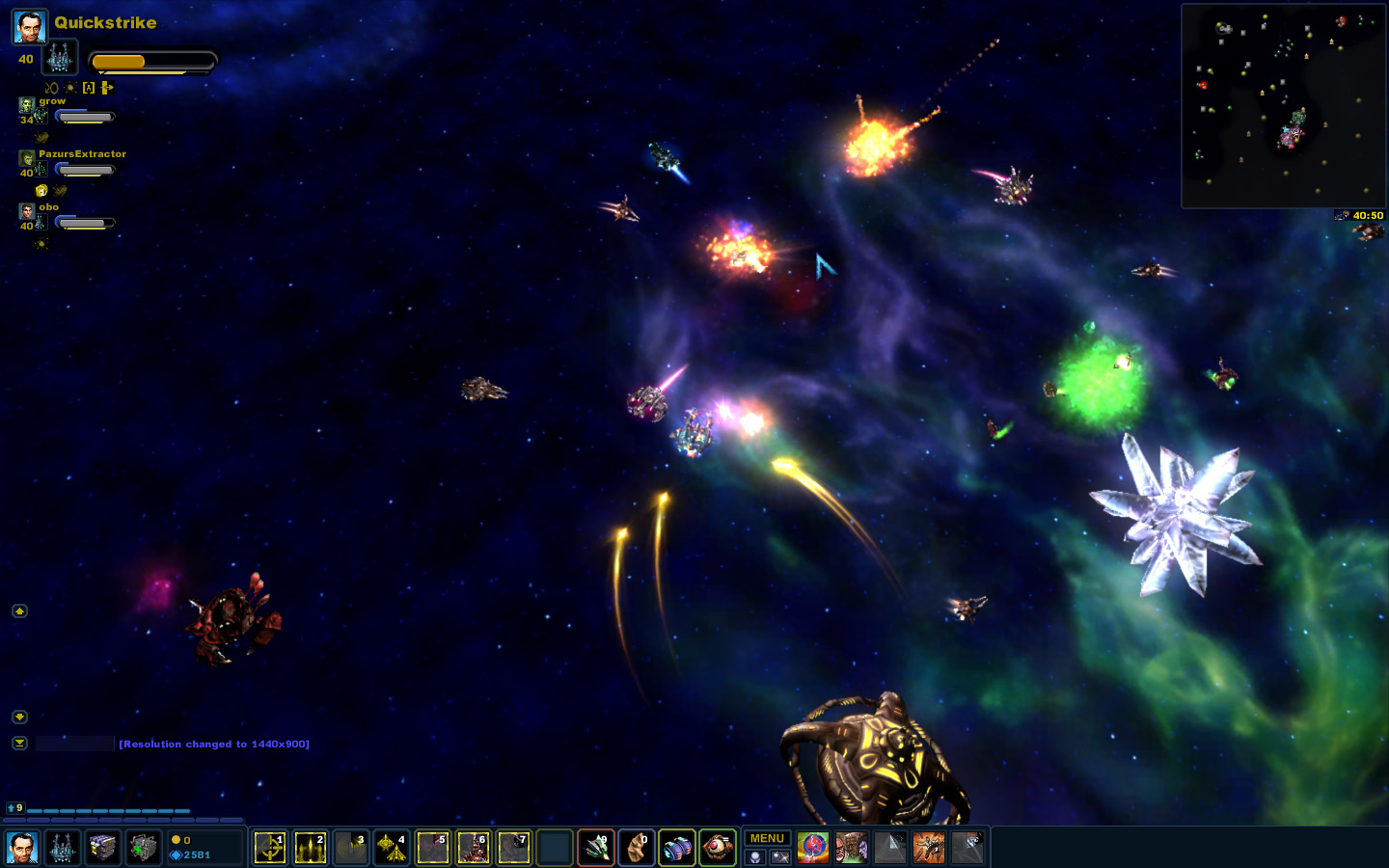The image size is (1389, 868).
Task: Open chat history with the bottom-left arrow
Action: coord(18,744)
